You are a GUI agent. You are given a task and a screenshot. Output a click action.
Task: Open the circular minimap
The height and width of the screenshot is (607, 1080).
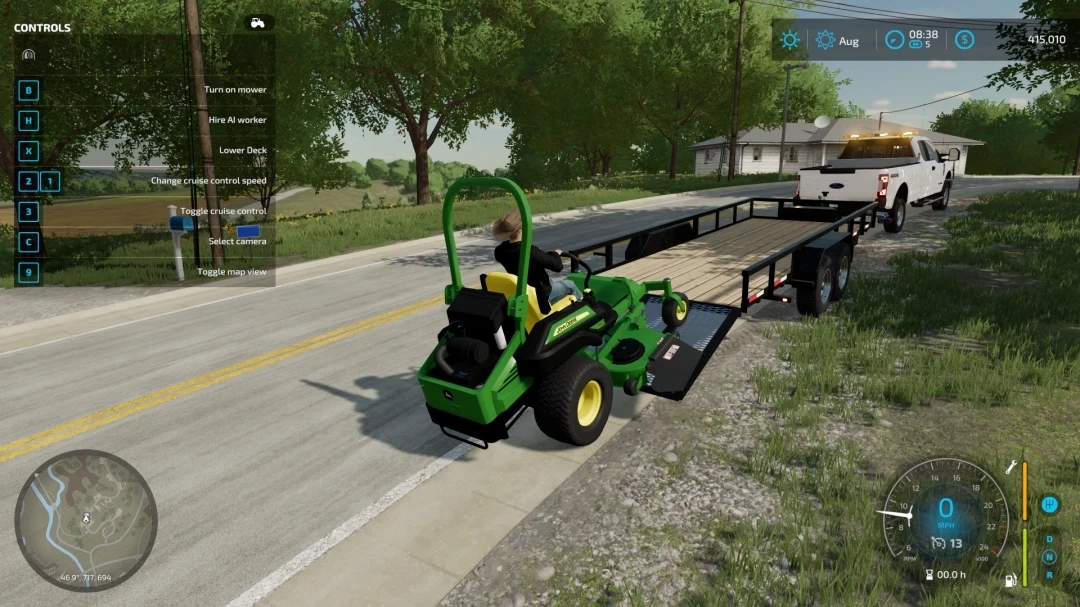click(x=85, y=520)
